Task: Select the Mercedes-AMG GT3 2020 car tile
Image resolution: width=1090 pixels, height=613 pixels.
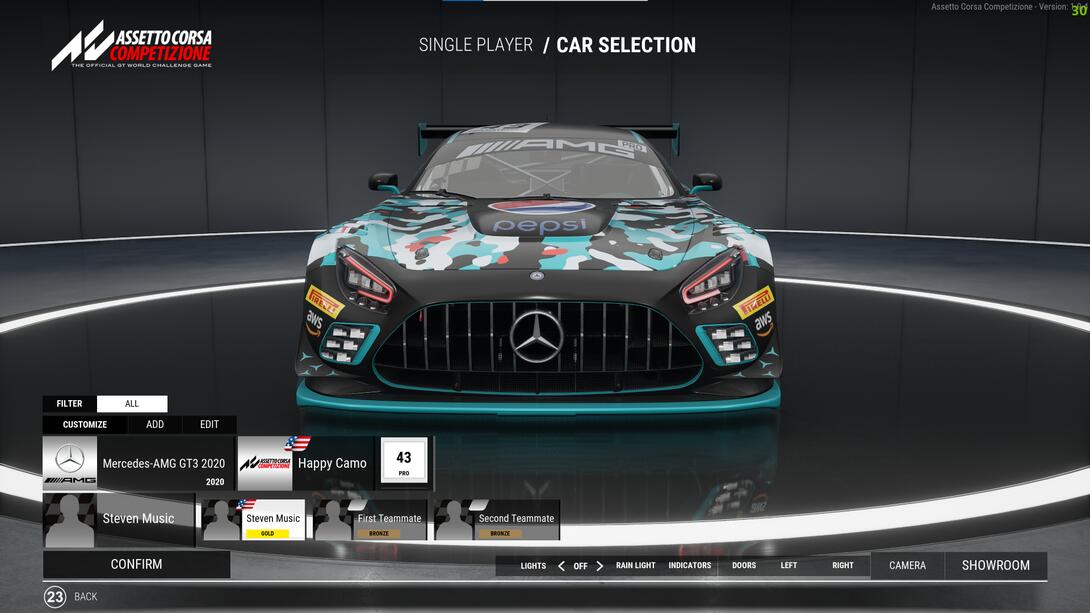Action: coord(138,463)
